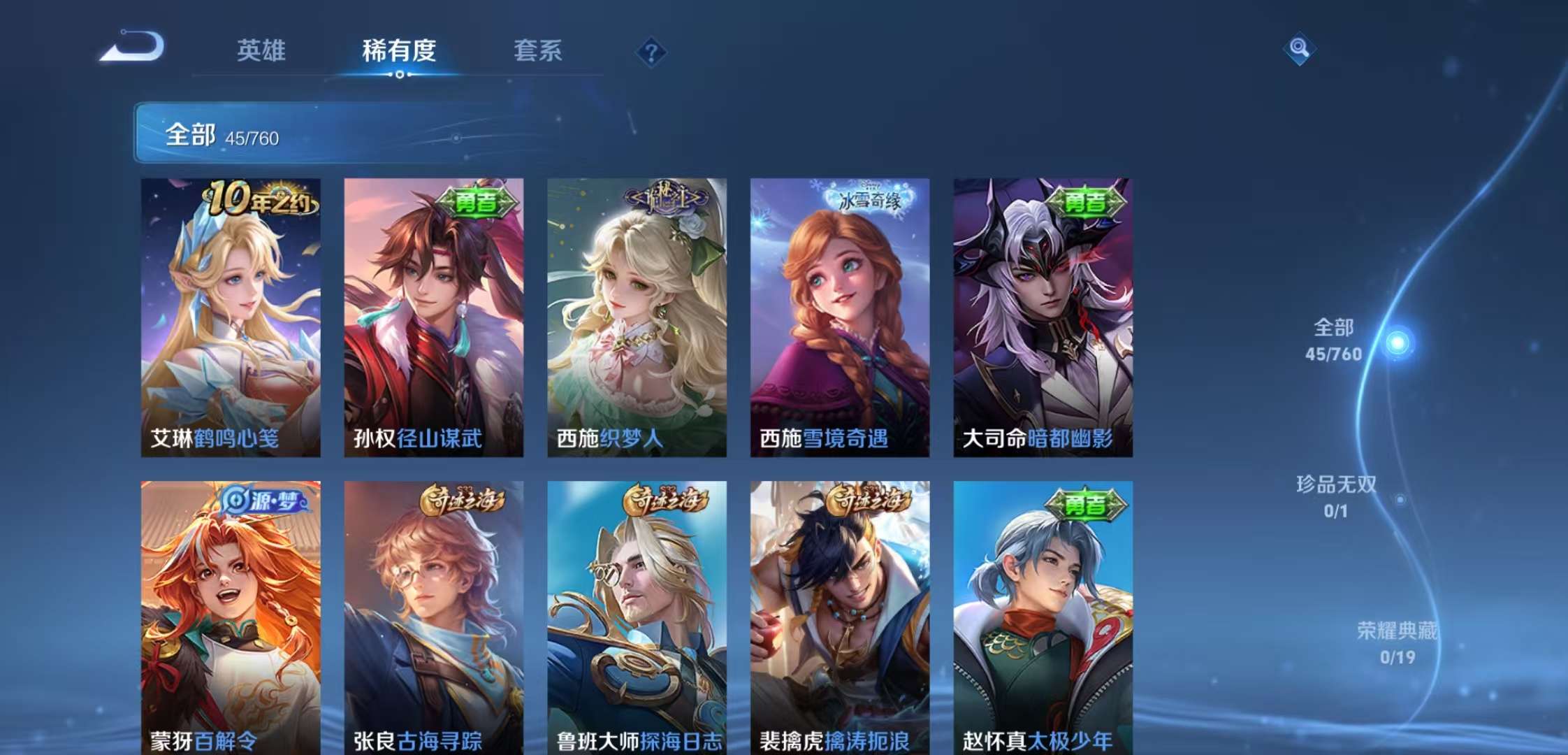Open the search icon at top right
Screen dimensions: 1568x755
click(1298, 49)
